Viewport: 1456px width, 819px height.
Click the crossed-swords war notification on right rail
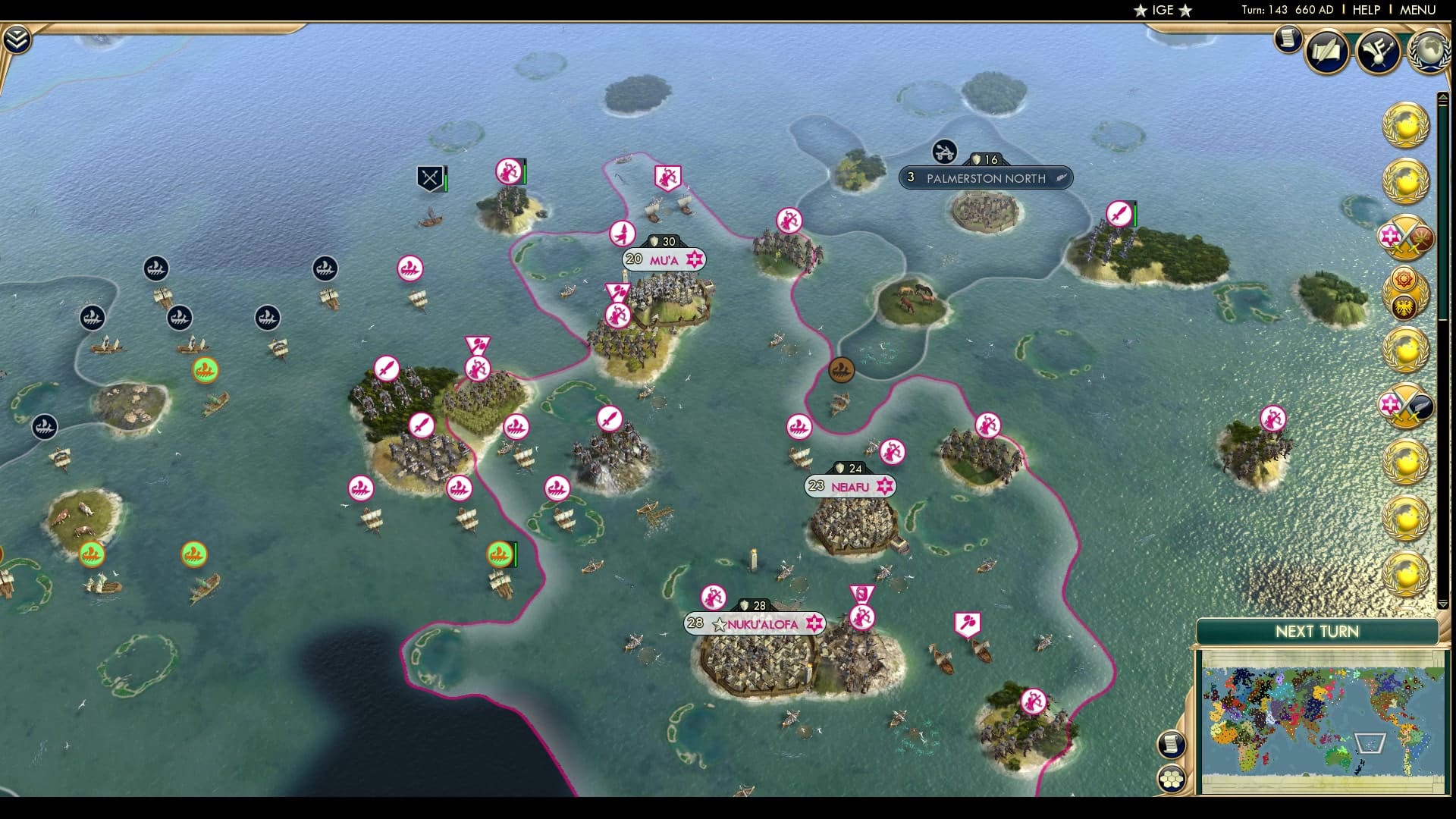[1404, 237]
